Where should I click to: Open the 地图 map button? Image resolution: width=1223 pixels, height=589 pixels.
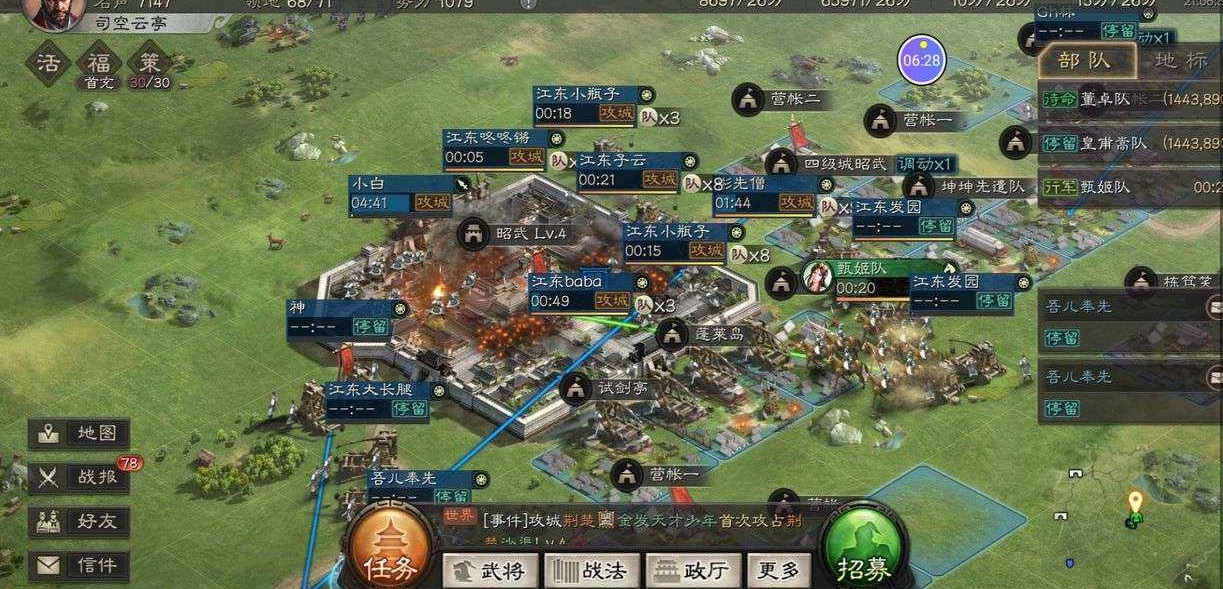tap(79, 434)
